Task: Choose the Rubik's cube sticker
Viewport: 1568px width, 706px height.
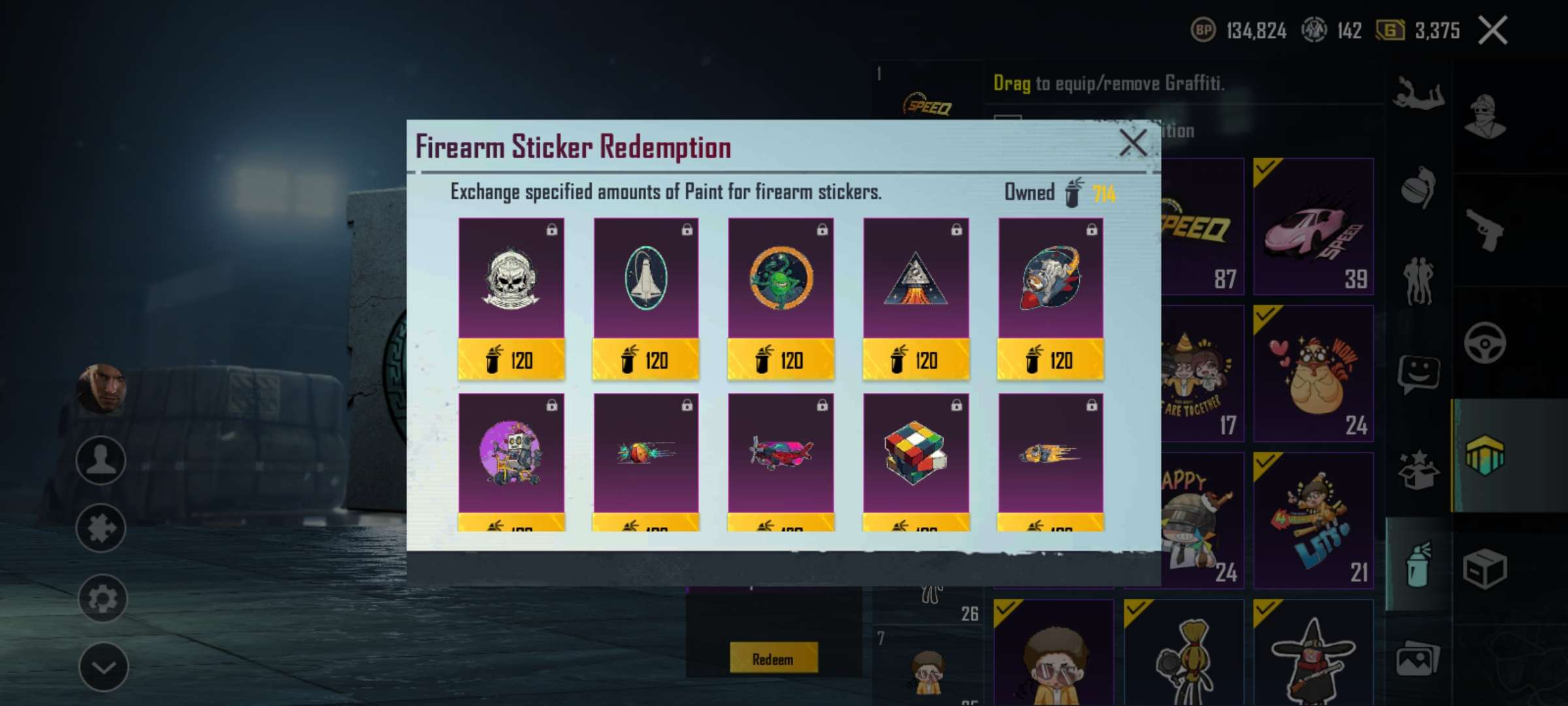Action: (x=915, y=454)
